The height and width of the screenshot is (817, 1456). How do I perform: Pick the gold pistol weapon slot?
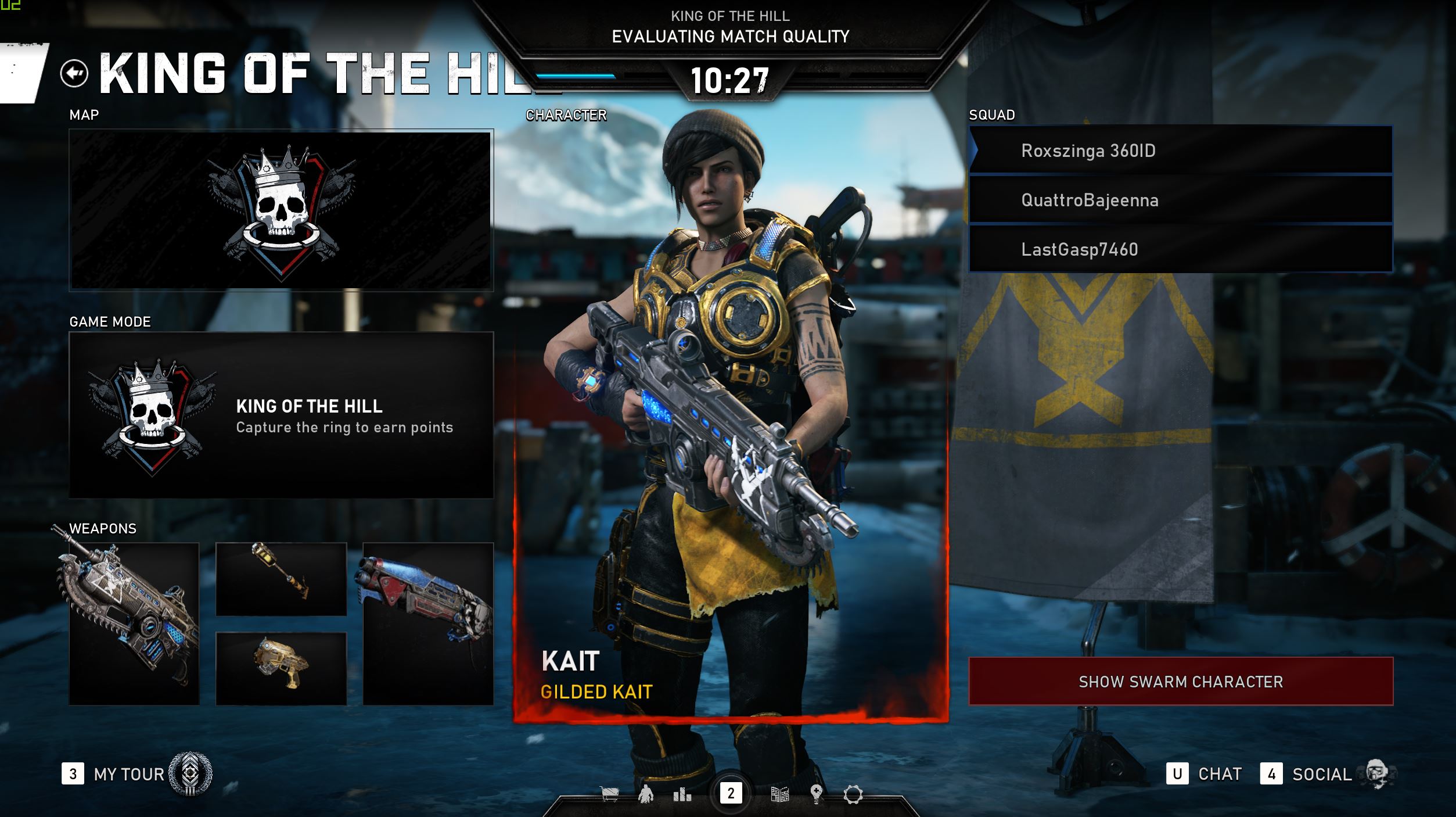[281, 668]
